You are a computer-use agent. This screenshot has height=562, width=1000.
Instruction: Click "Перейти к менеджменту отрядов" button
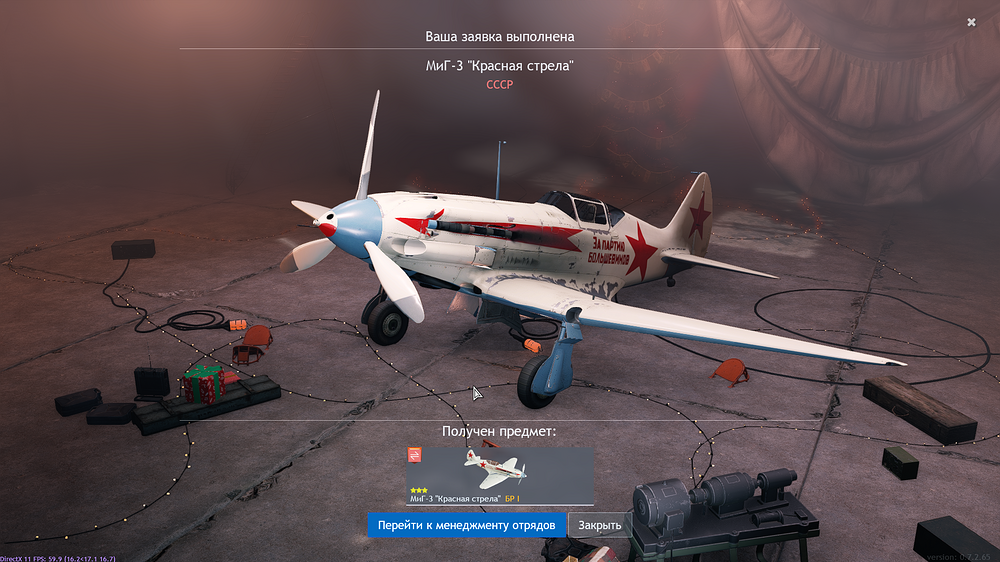click(x=466, y=525)
